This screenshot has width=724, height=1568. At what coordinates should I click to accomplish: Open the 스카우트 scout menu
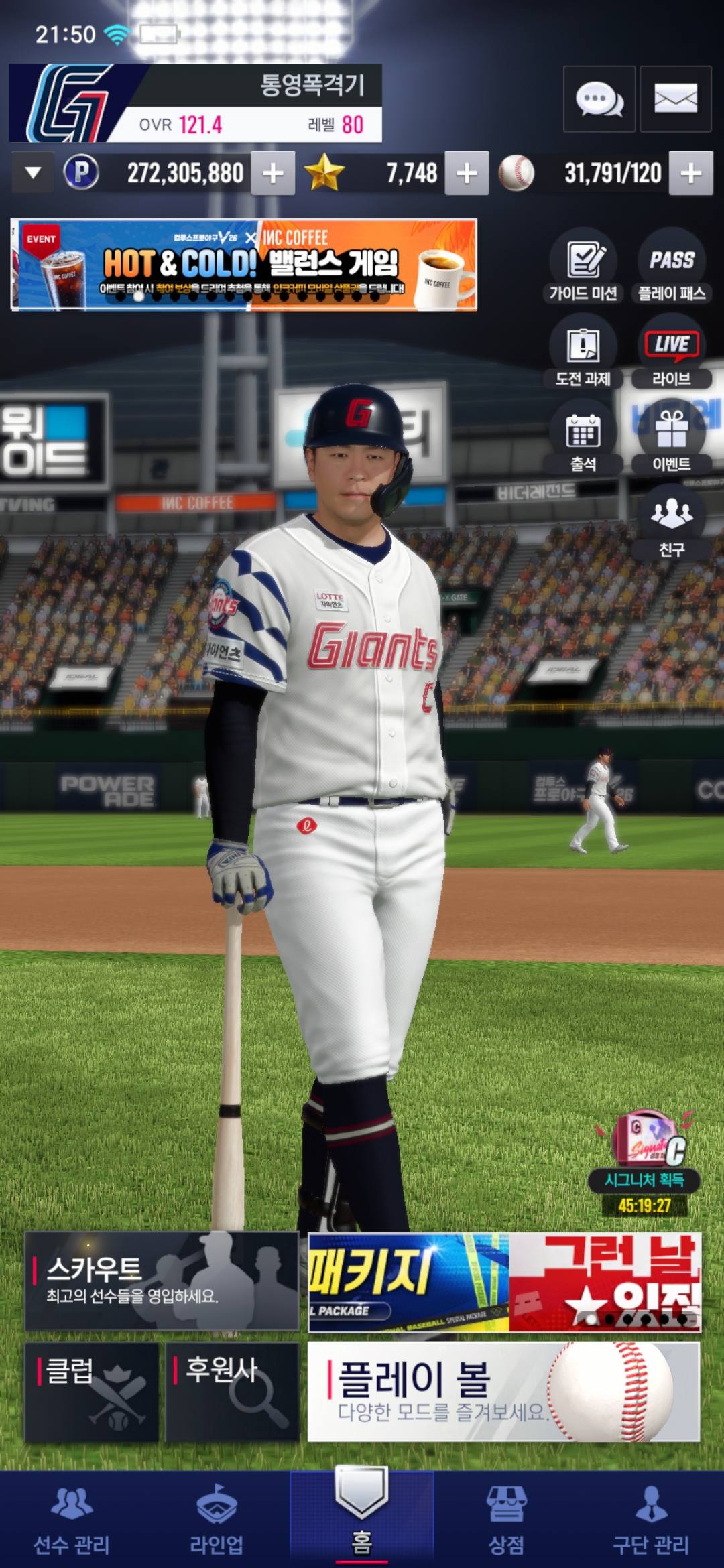[x=162, y=1281]
